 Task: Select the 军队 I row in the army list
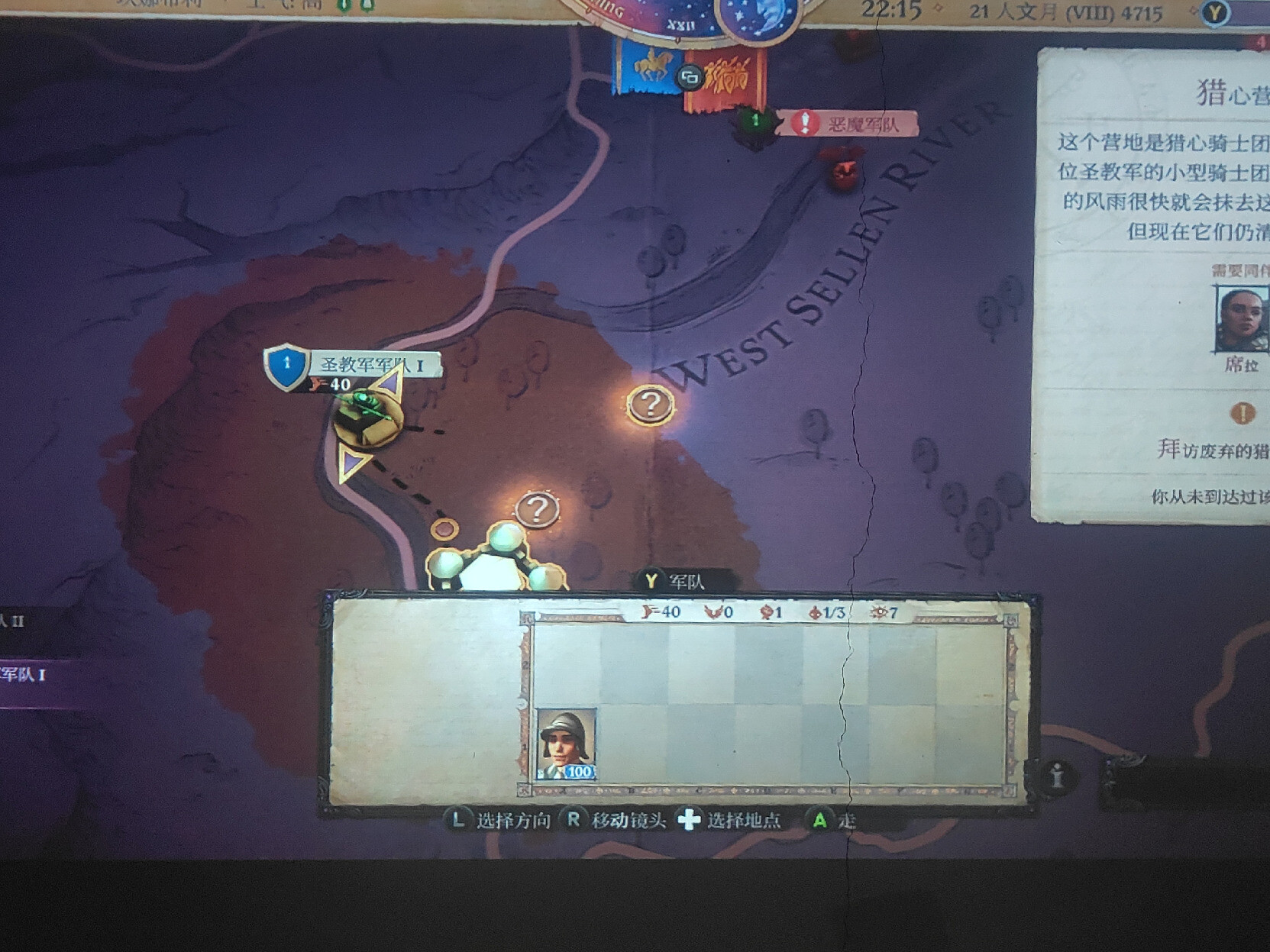point(31,675)
